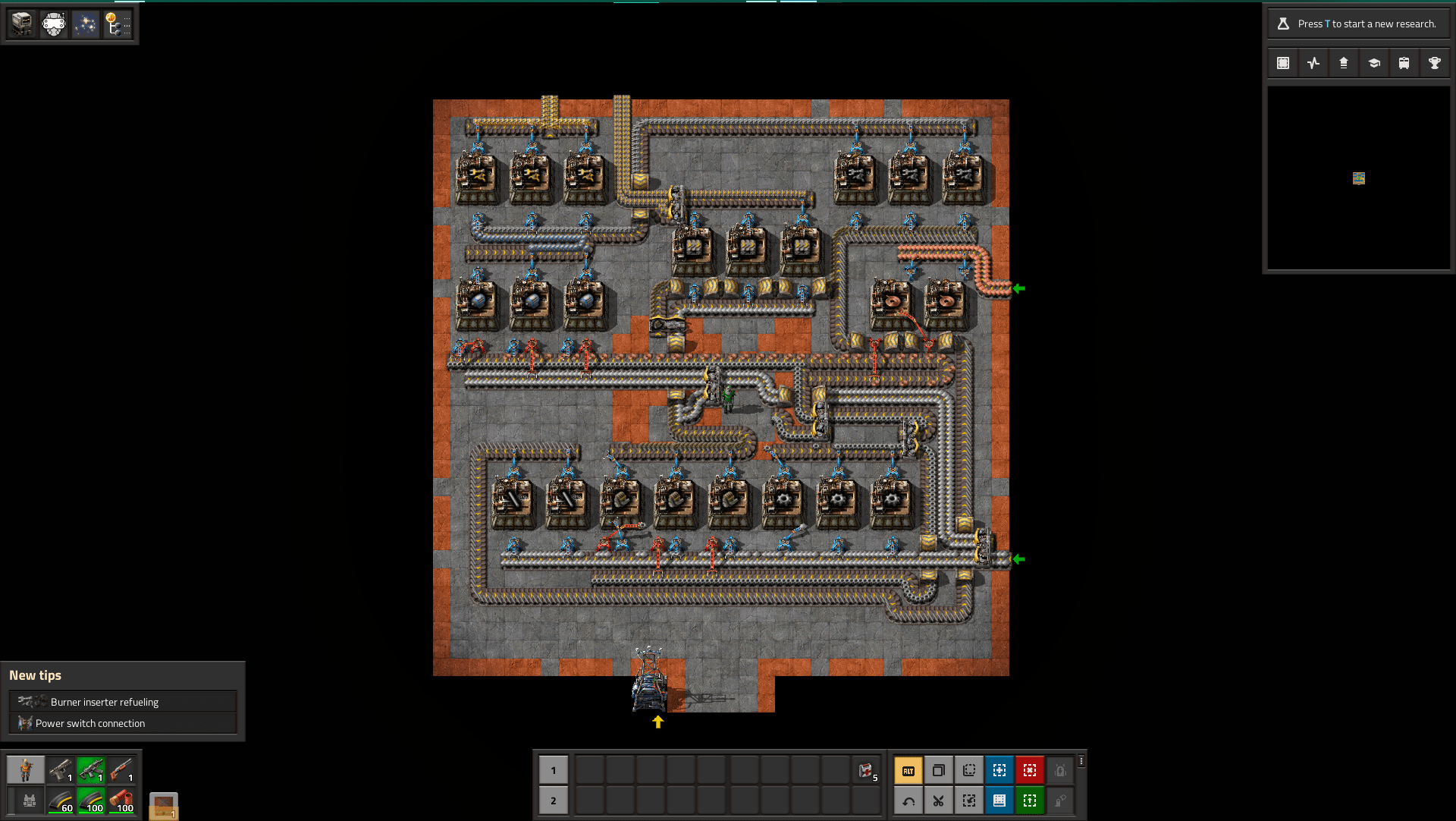Select the copy tool shortcut
This screenshot has width=1456, height=821.
938,770
